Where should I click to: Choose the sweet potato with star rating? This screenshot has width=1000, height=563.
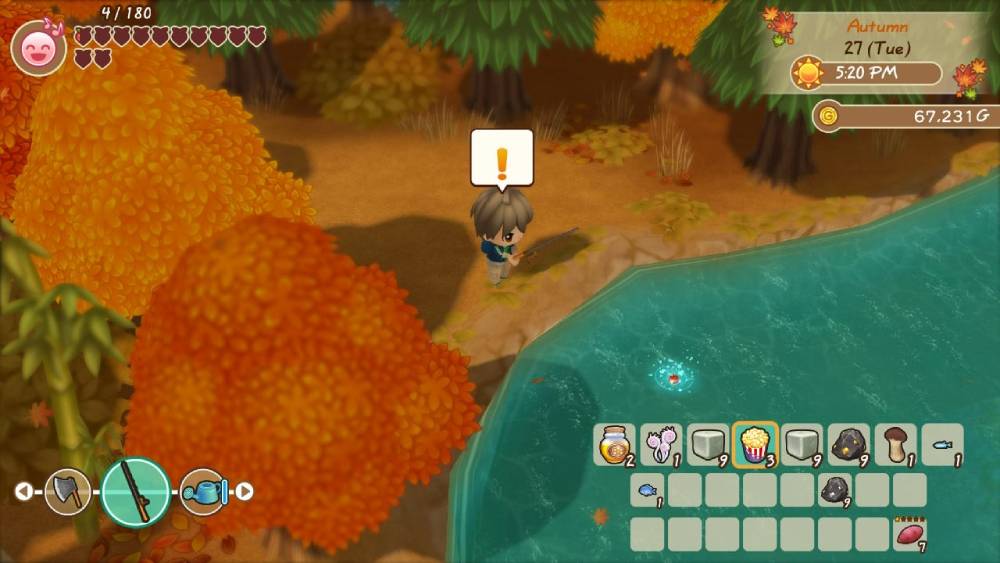[x=909, y=534]
